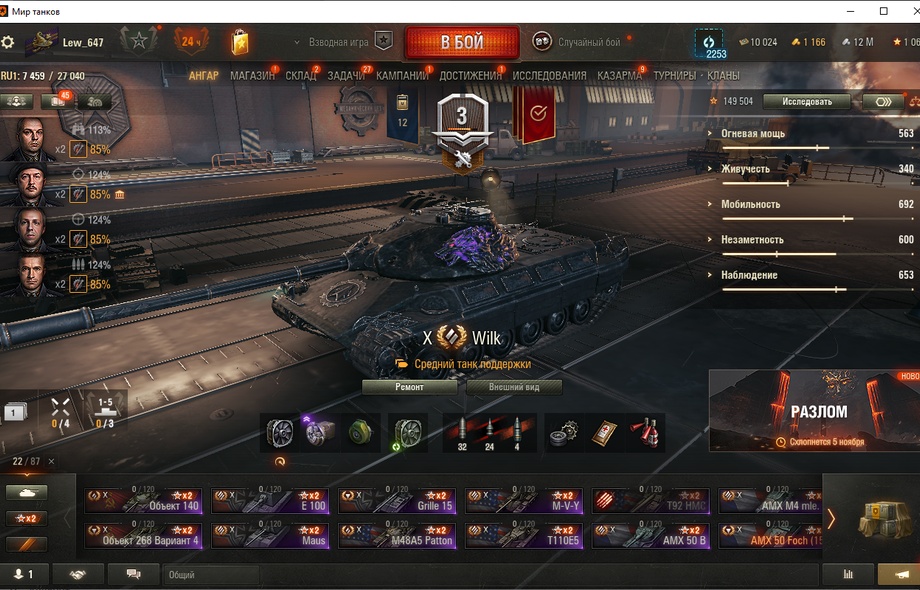Click the Общий chat channel field

click(x=210, y=575)
